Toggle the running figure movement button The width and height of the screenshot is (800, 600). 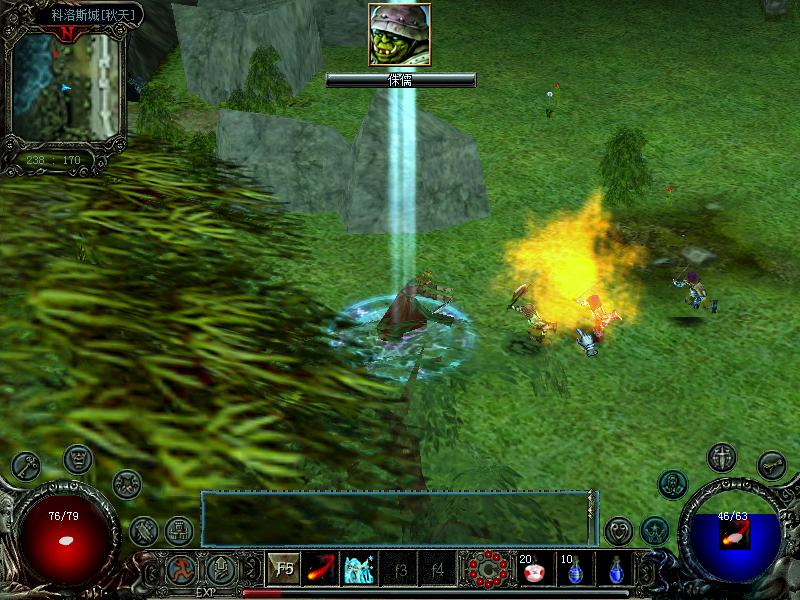pyautogui.click(x=181, y=570)
